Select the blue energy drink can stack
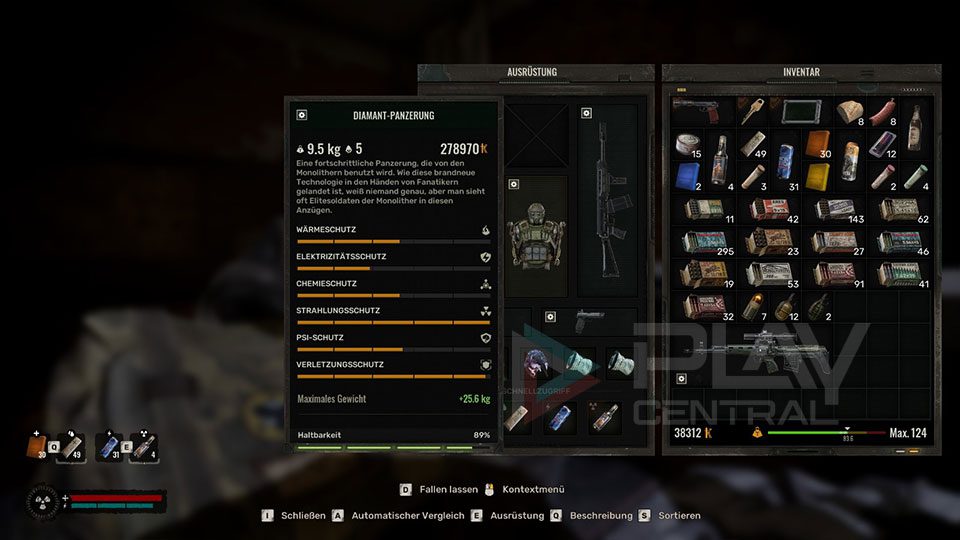Viewport: 960px width, 540px height. tap(786, 159)
